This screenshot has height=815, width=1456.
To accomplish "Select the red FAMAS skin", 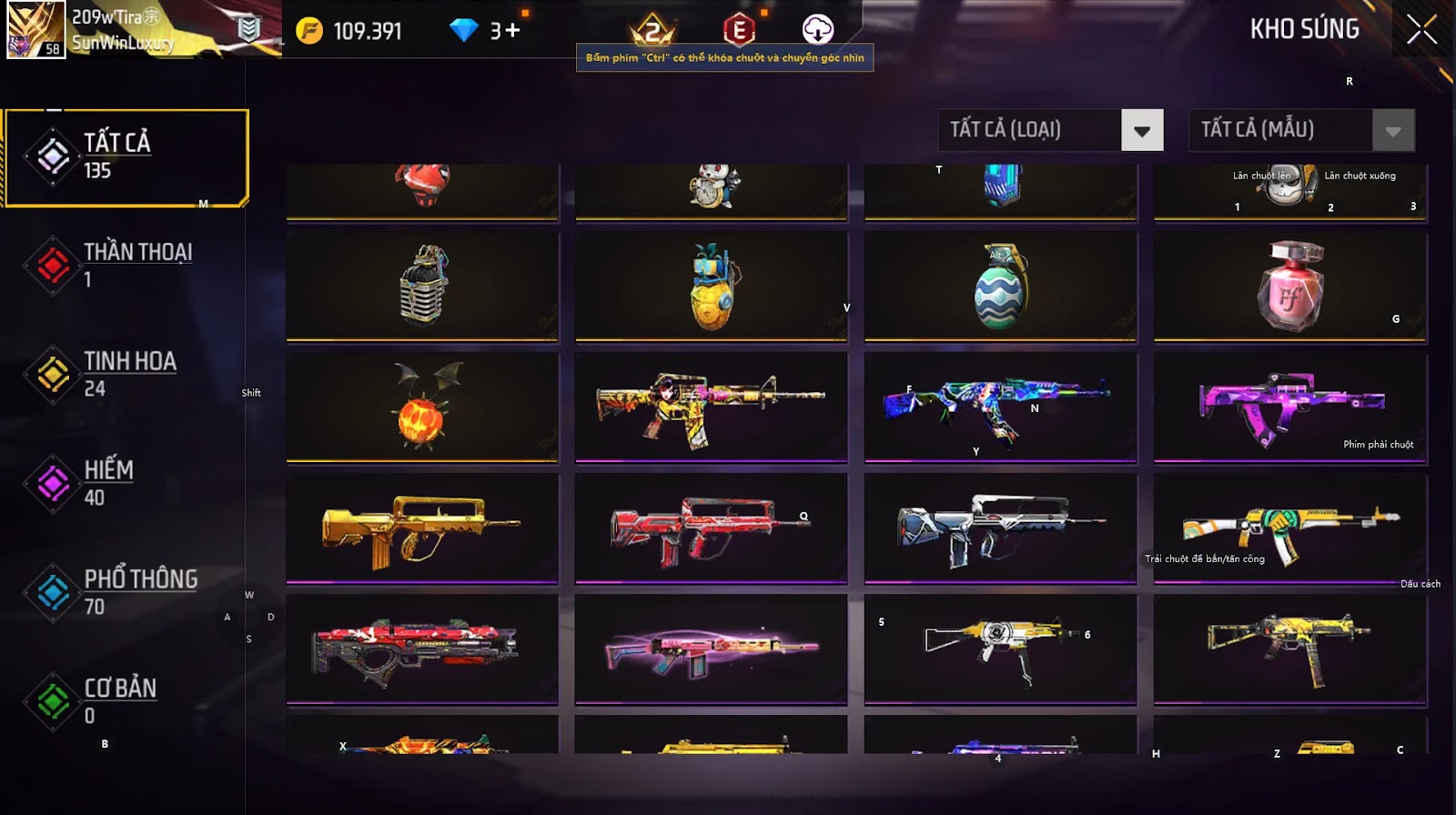I will [x=711, y=528].
